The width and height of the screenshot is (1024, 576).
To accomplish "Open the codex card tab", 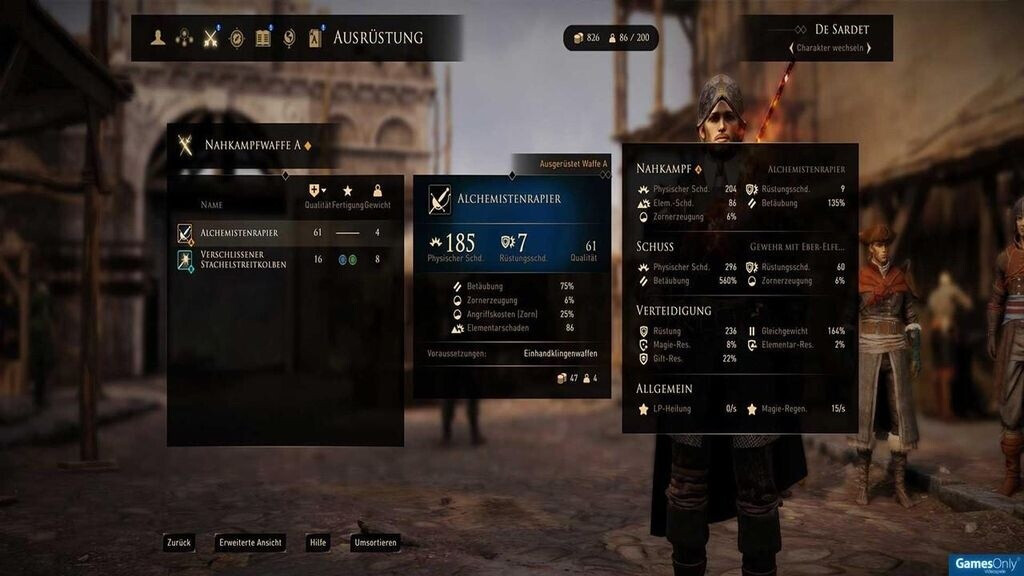I will pos(315,38).
